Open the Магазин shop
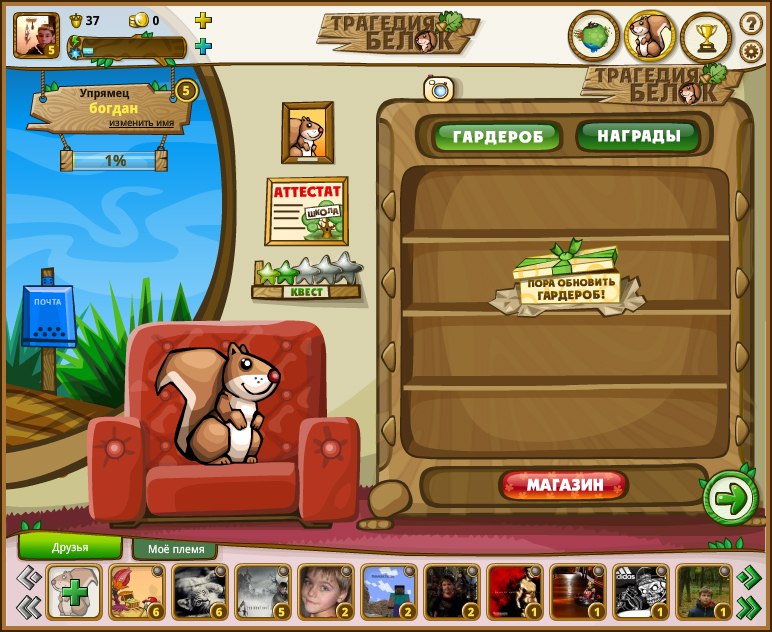772x632 pixels. coord(565,486)
